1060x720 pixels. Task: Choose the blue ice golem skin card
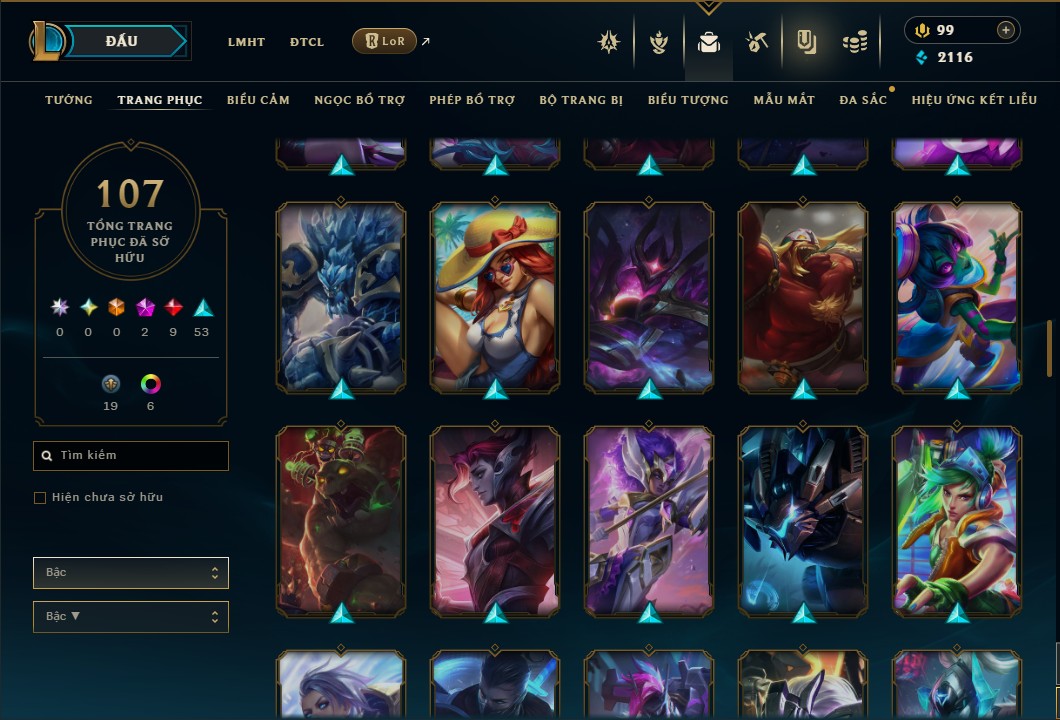(341, 296)
